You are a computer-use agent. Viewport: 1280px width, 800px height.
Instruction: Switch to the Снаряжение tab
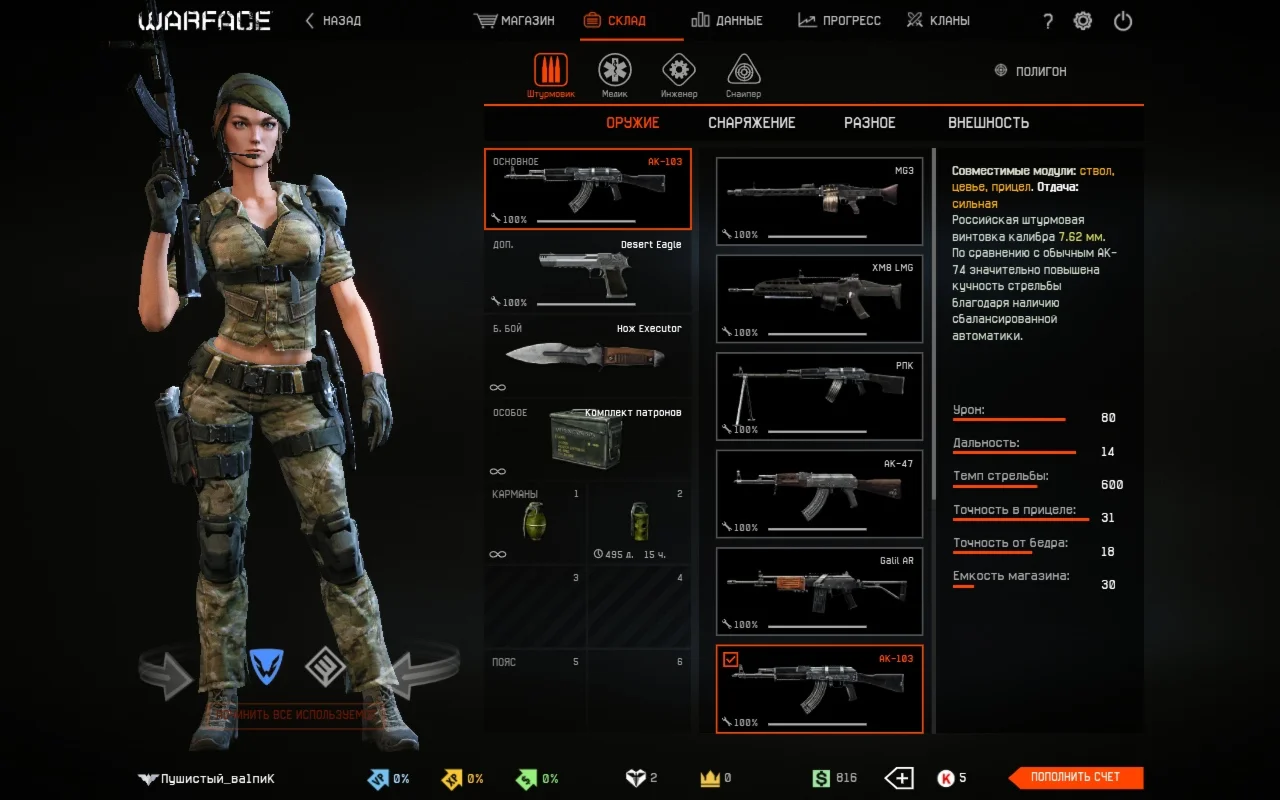click(752, 123)
